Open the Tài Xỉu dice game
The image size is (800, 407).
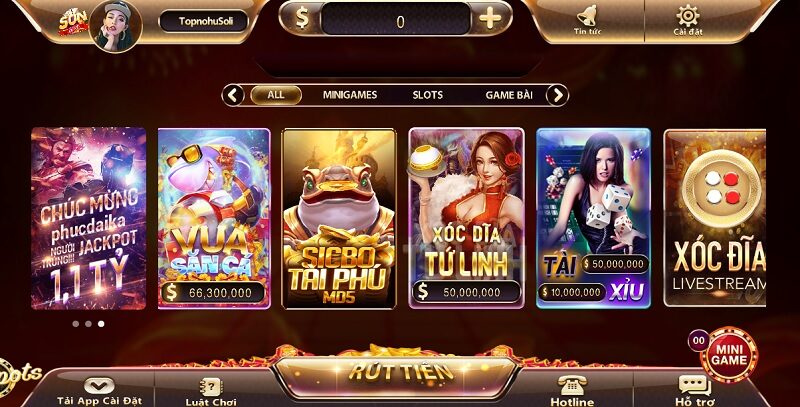[x=594, y=218]
